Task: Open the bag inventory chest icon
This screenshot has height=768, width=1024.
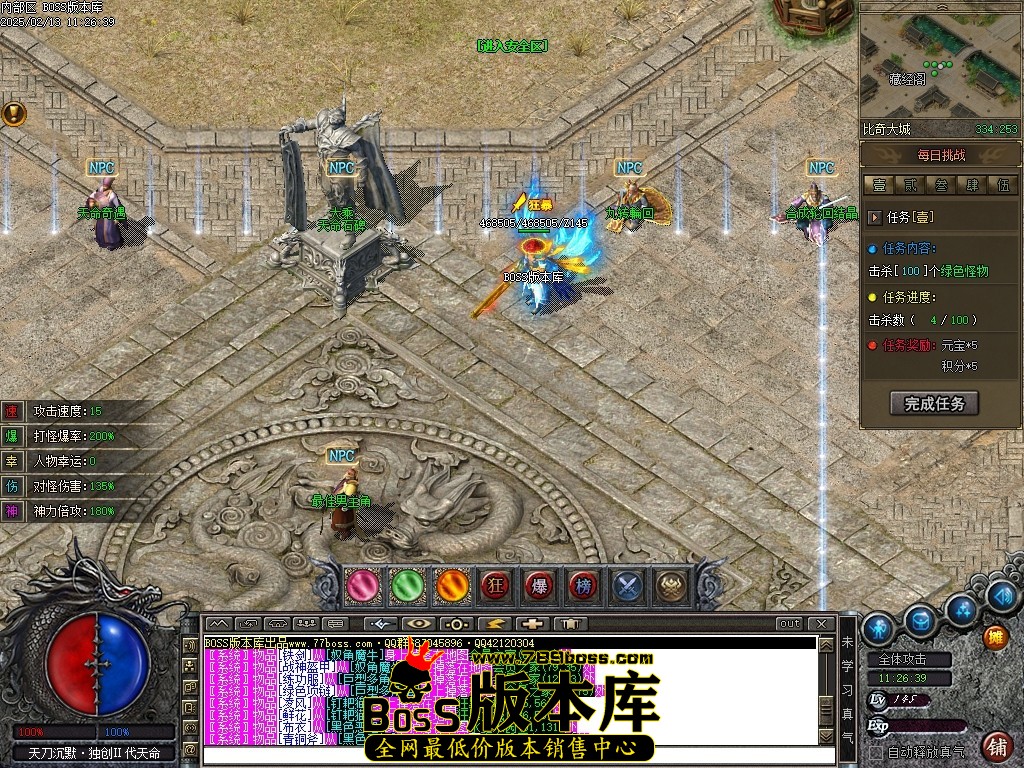Action: 920,621
